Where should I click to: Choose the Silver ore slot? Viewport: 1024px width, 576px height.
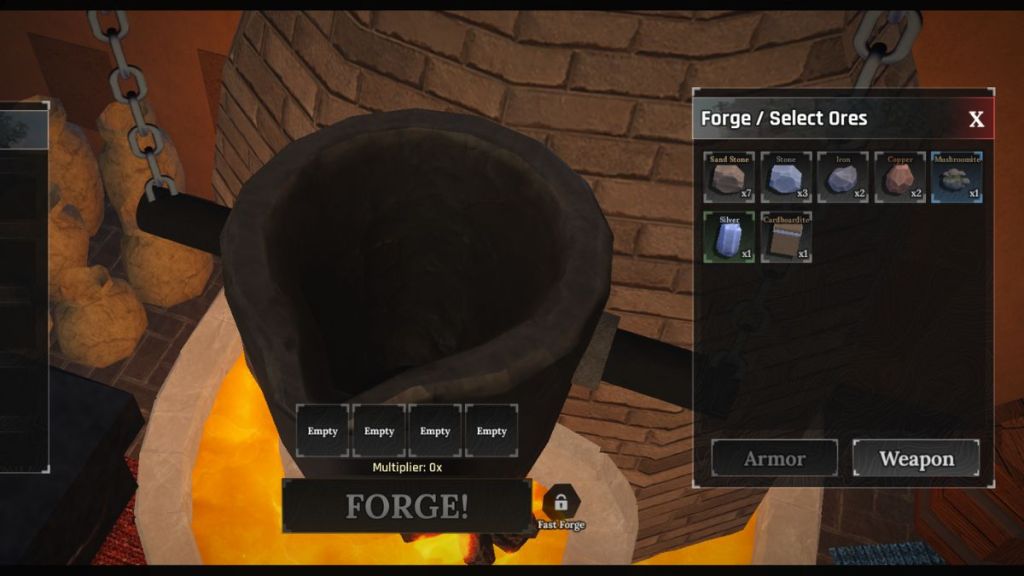(729, 237)
